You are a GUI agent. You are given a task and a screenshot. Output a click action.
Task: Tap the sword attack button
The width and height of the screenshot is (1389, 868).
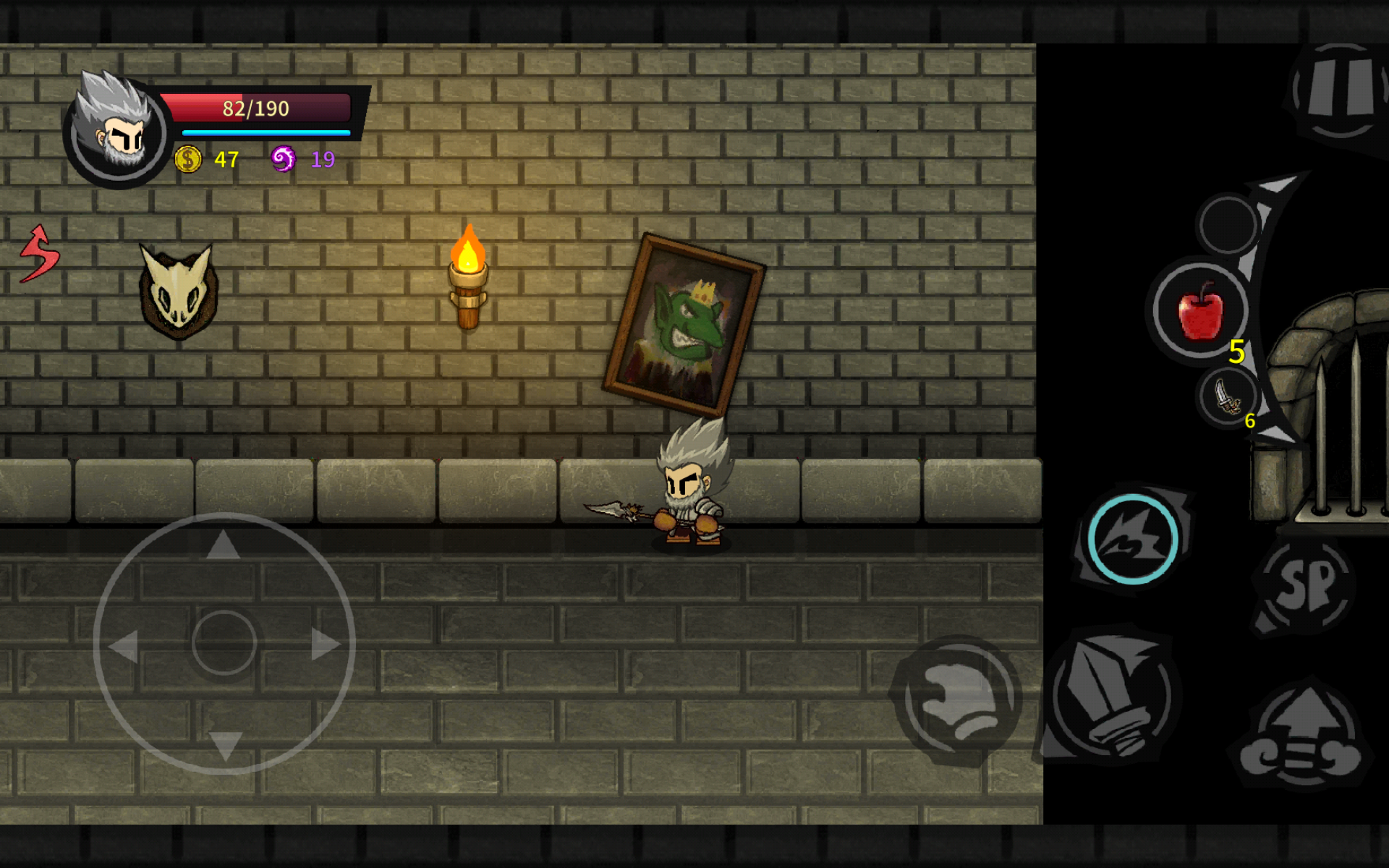point(1110,696)
